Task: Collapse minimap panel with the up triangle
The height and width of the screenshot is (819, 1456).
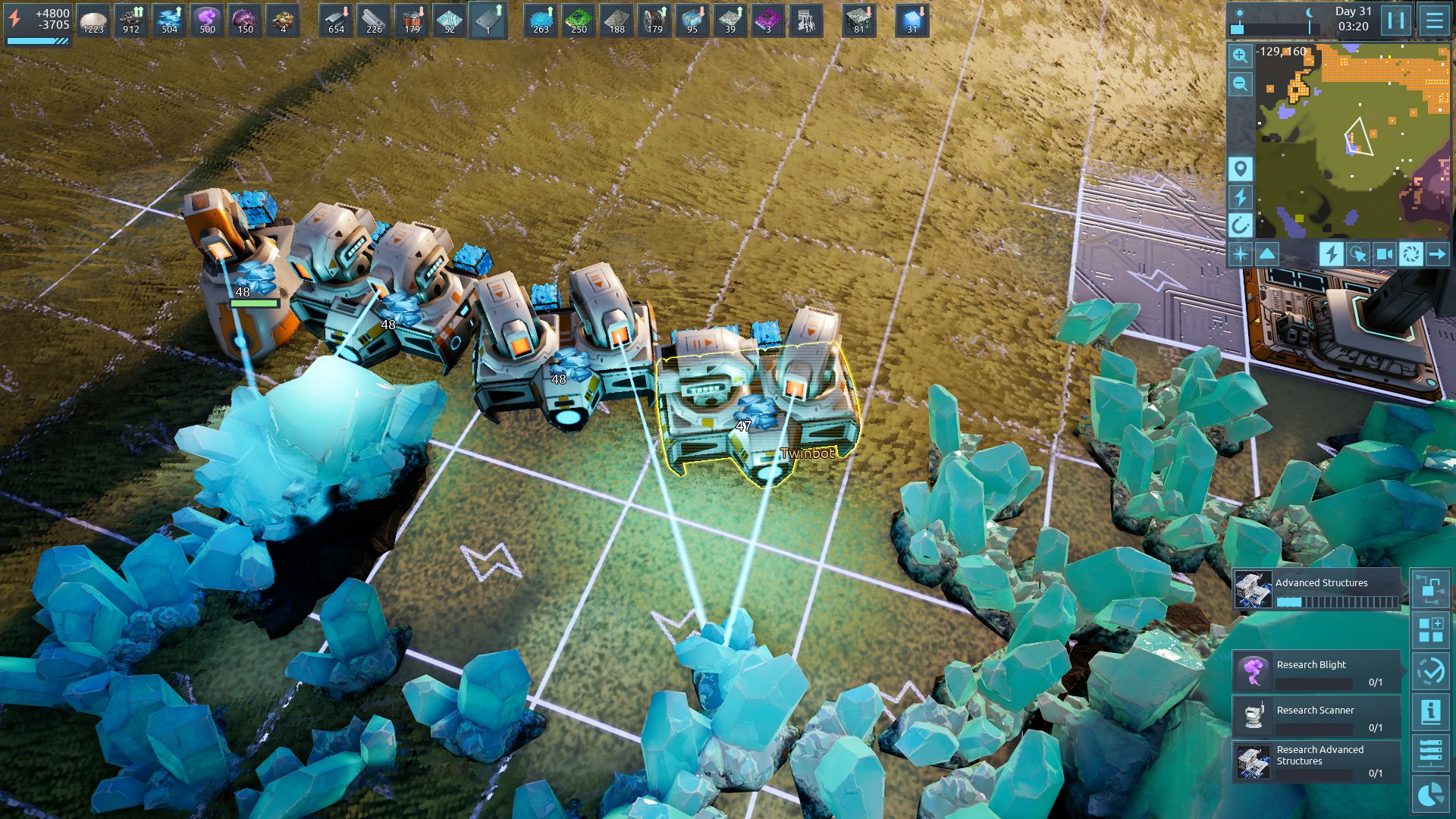Action: point(1267,254)
